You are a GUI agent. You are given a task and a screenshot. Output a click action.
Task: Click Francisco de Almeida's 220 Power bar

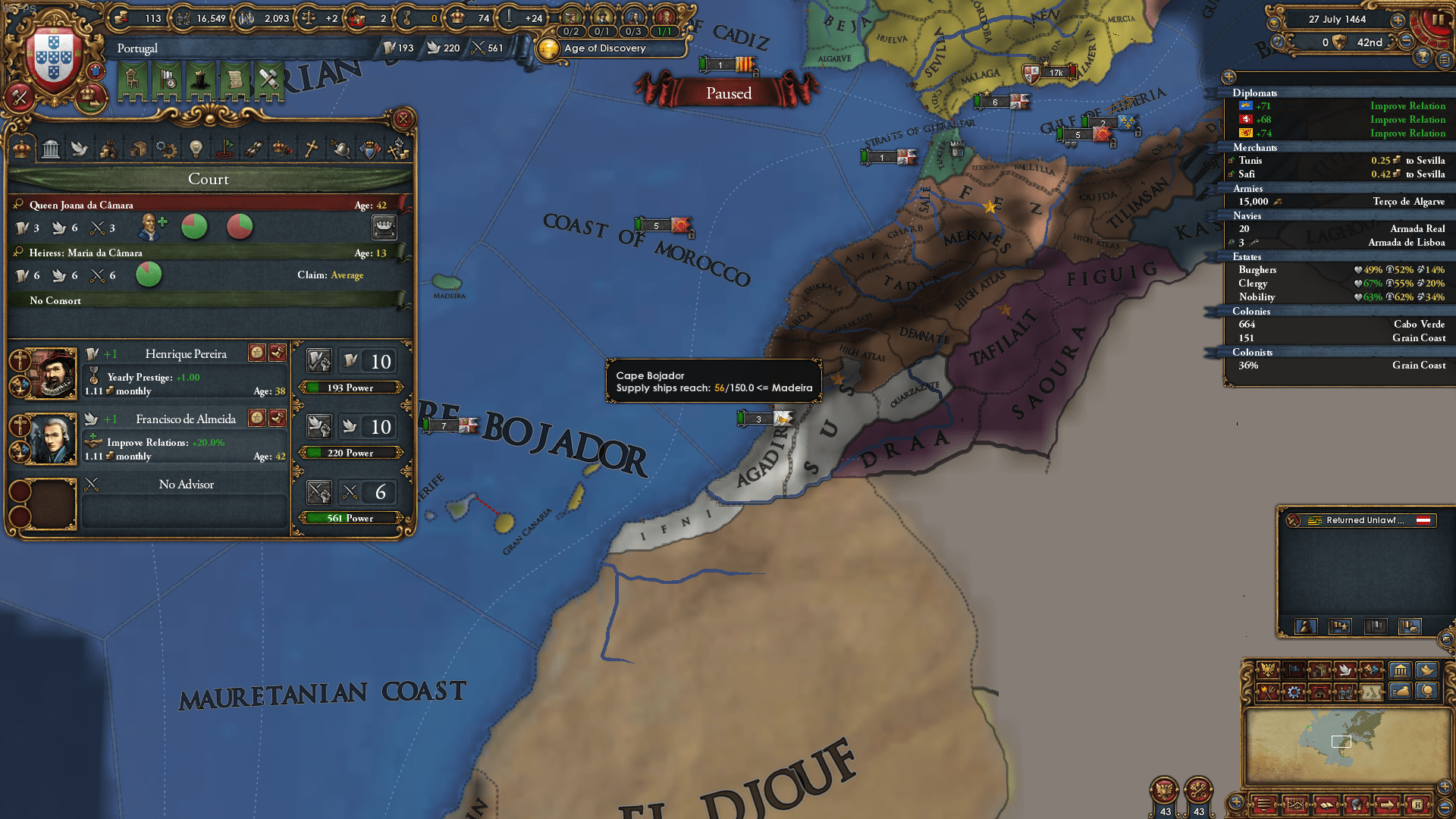pos(350,453)
